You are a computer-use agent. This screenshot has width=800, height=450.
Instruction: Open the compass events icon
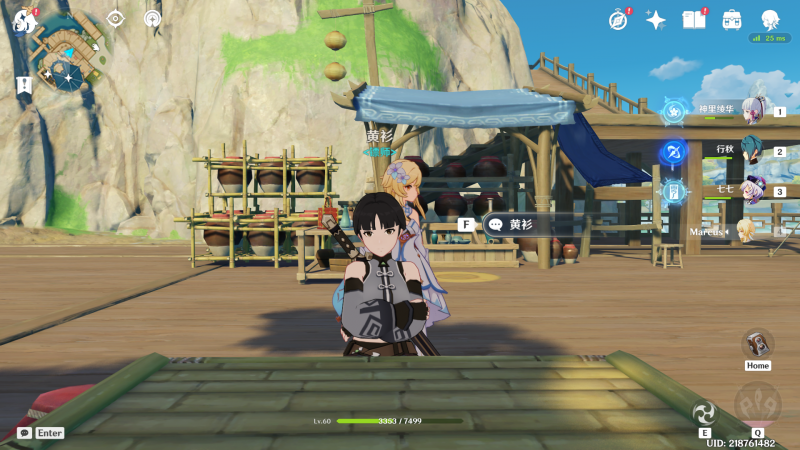[618, 19]
